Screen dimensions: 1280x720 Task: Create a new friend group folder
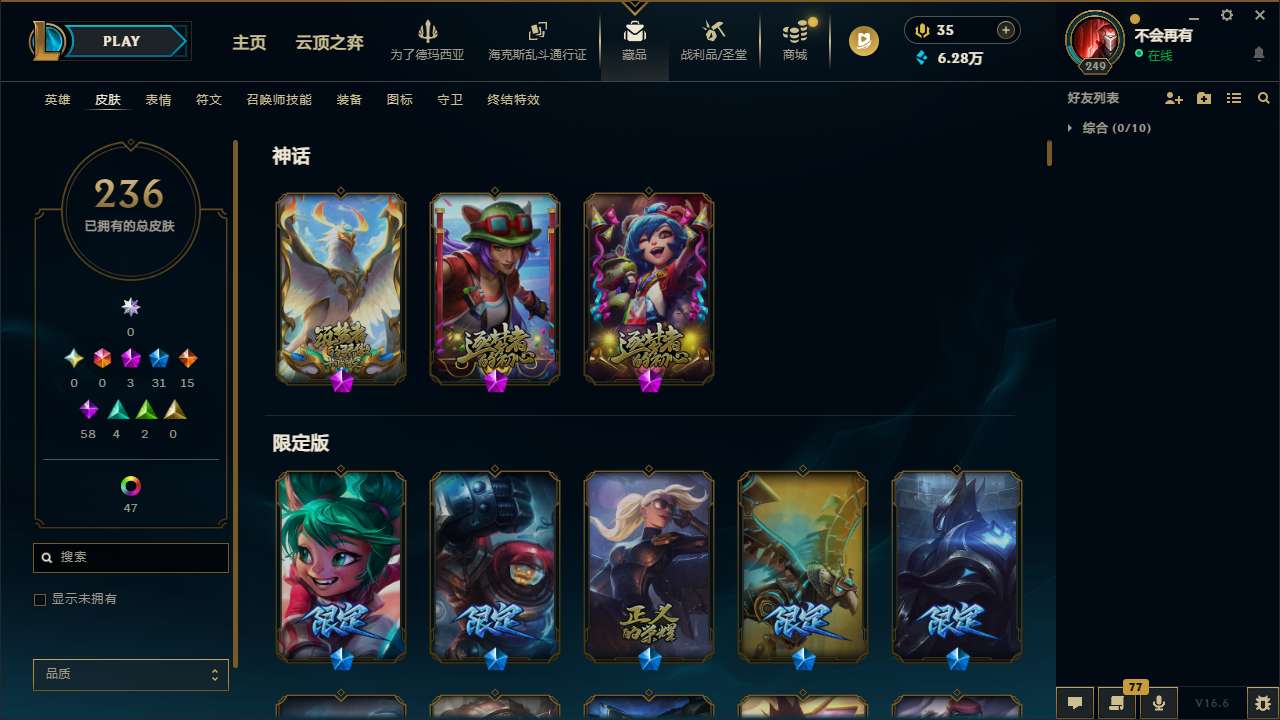click(1203, 97)
